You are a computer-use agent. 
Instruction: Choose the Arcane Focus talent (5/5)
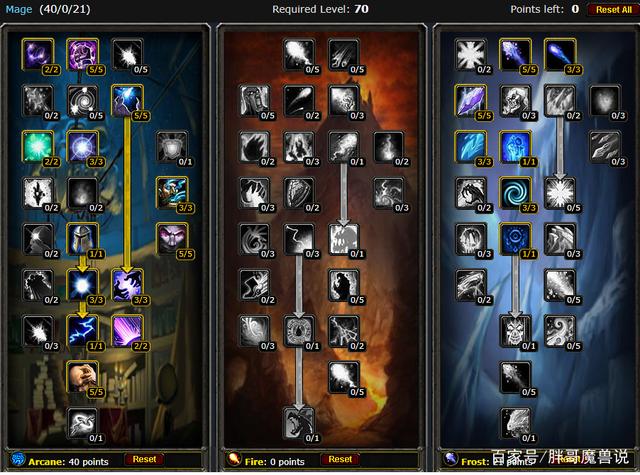(82, 54)
